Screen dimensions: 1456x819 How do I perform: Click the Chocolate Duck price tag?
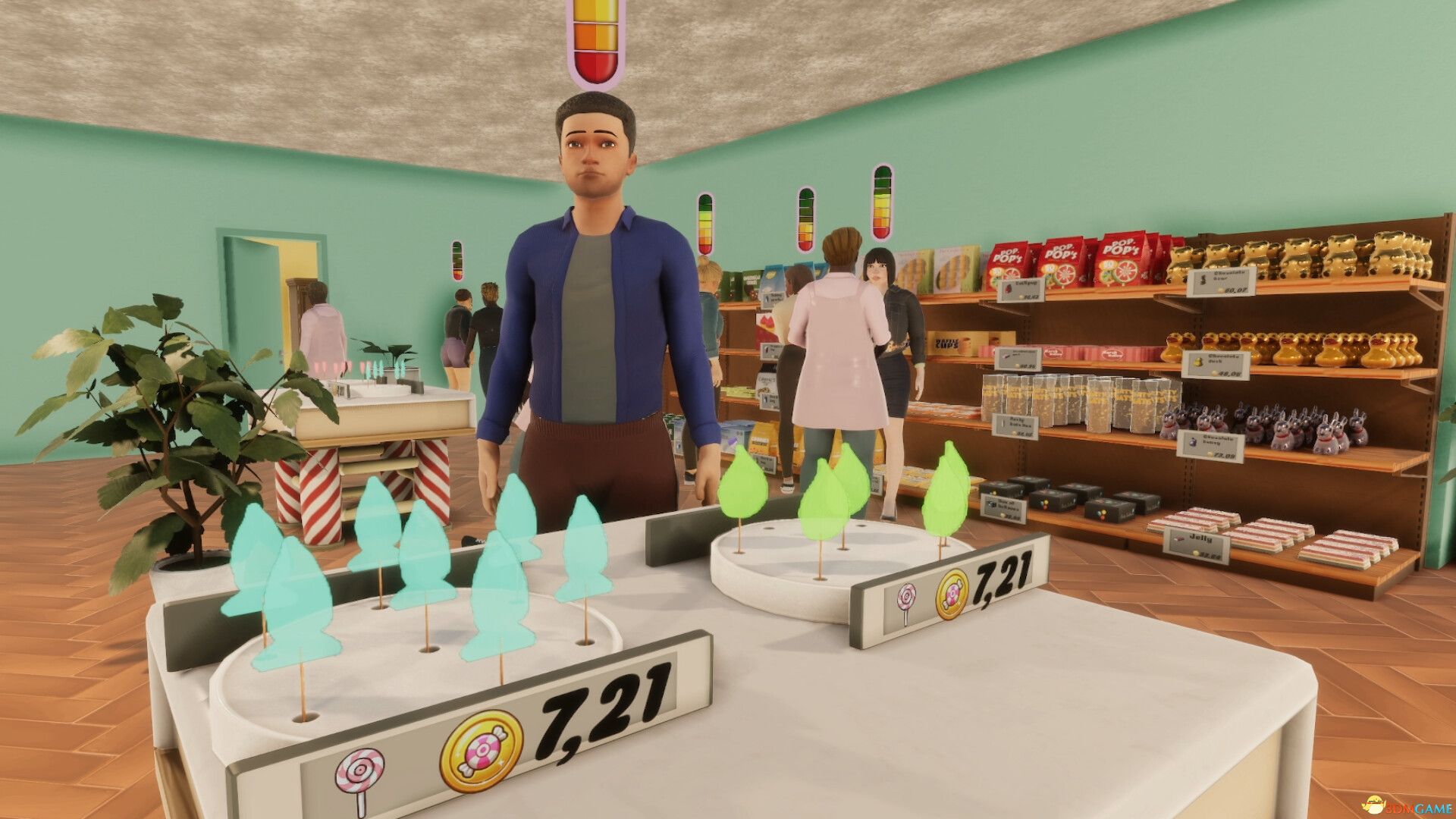point(1215,365)
